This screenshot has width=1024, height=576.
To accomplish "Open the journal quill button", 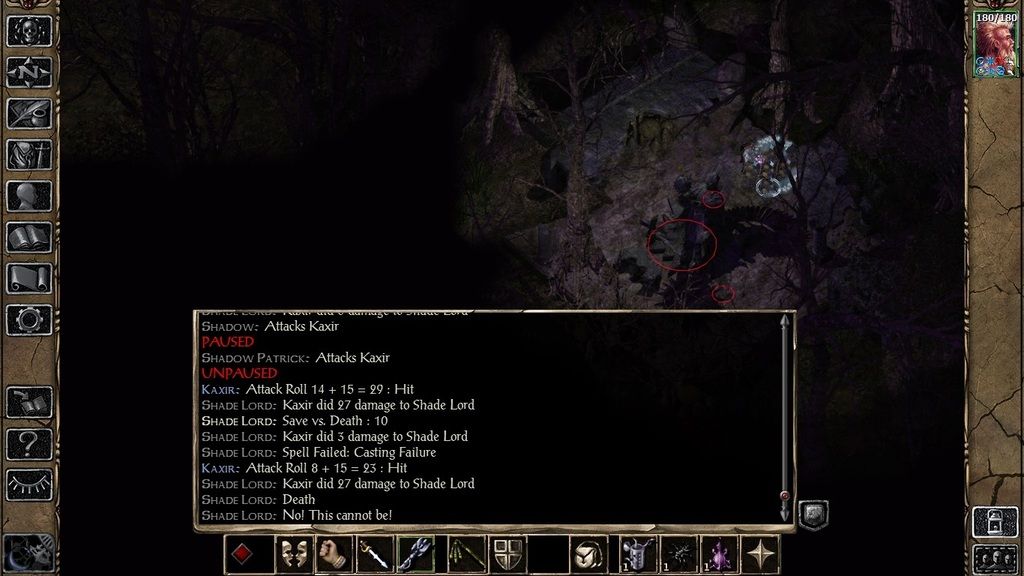I will pos(29,113).
